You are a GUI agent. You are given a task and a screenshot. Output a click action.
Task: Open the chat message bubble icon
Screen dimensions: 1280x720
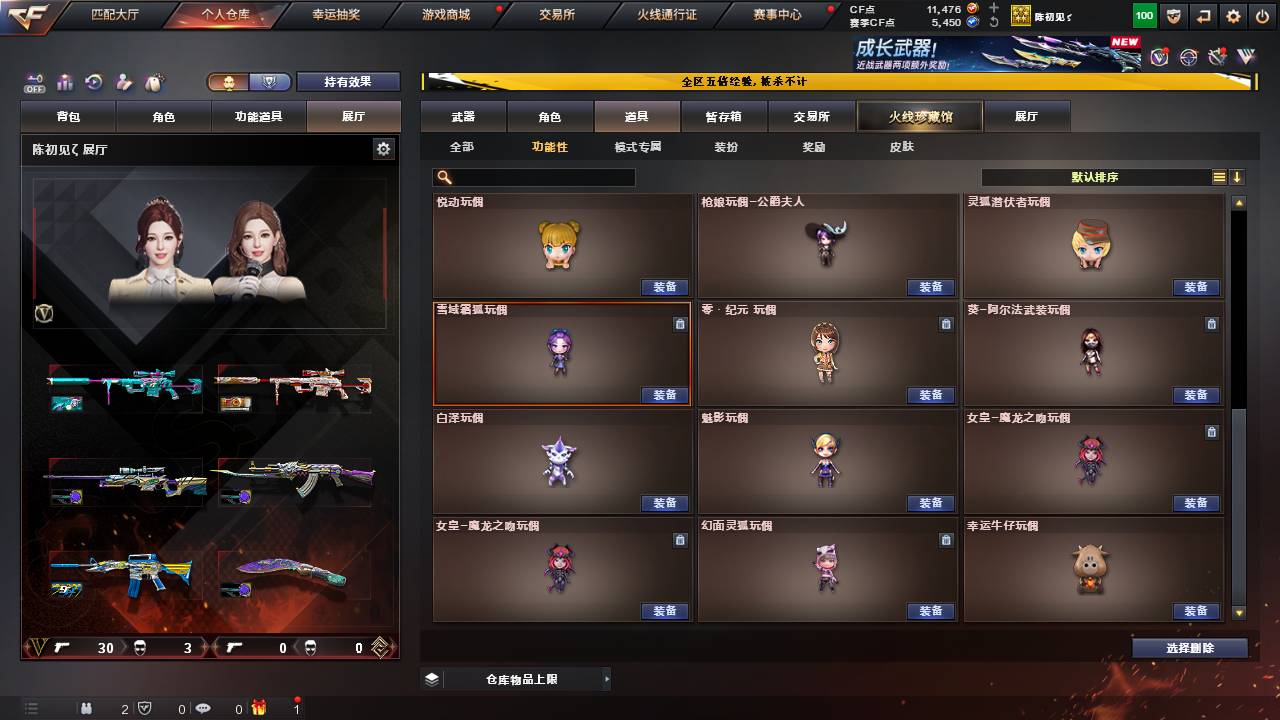(x=203, y=708)
